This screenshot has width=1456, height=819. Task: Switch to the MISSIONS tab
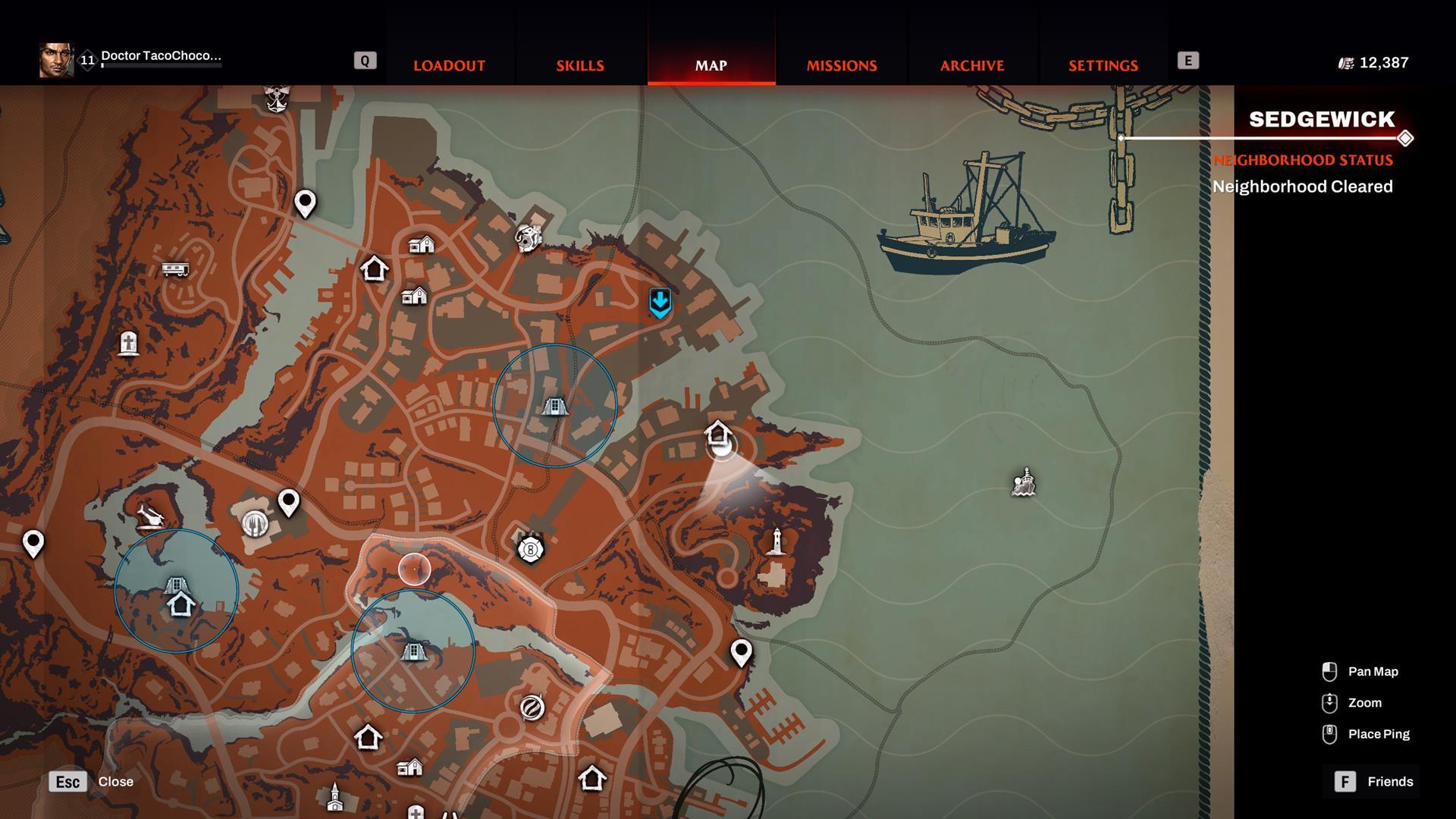[840, 65]
